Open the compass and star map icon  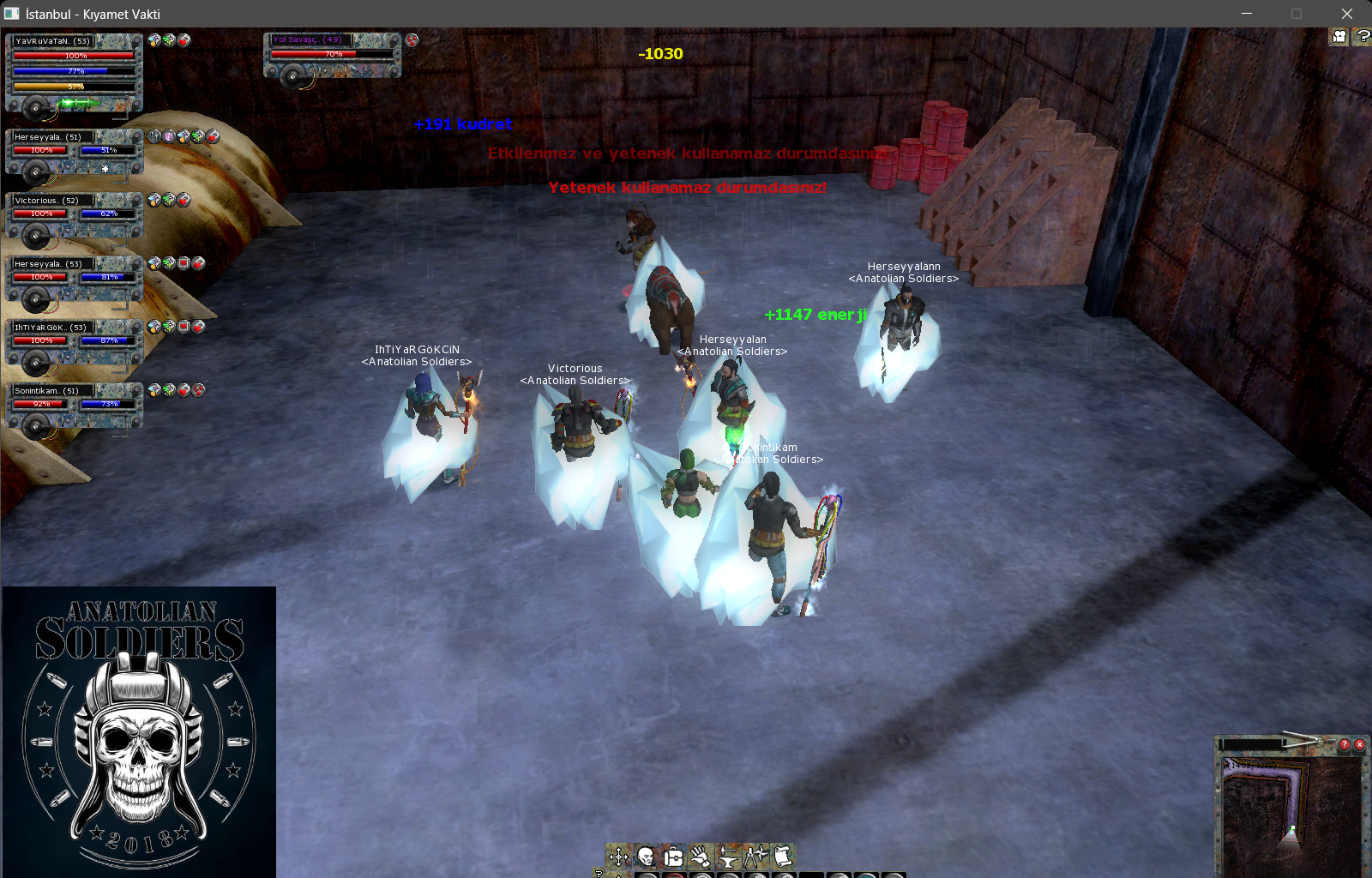[x=755, y=856]
